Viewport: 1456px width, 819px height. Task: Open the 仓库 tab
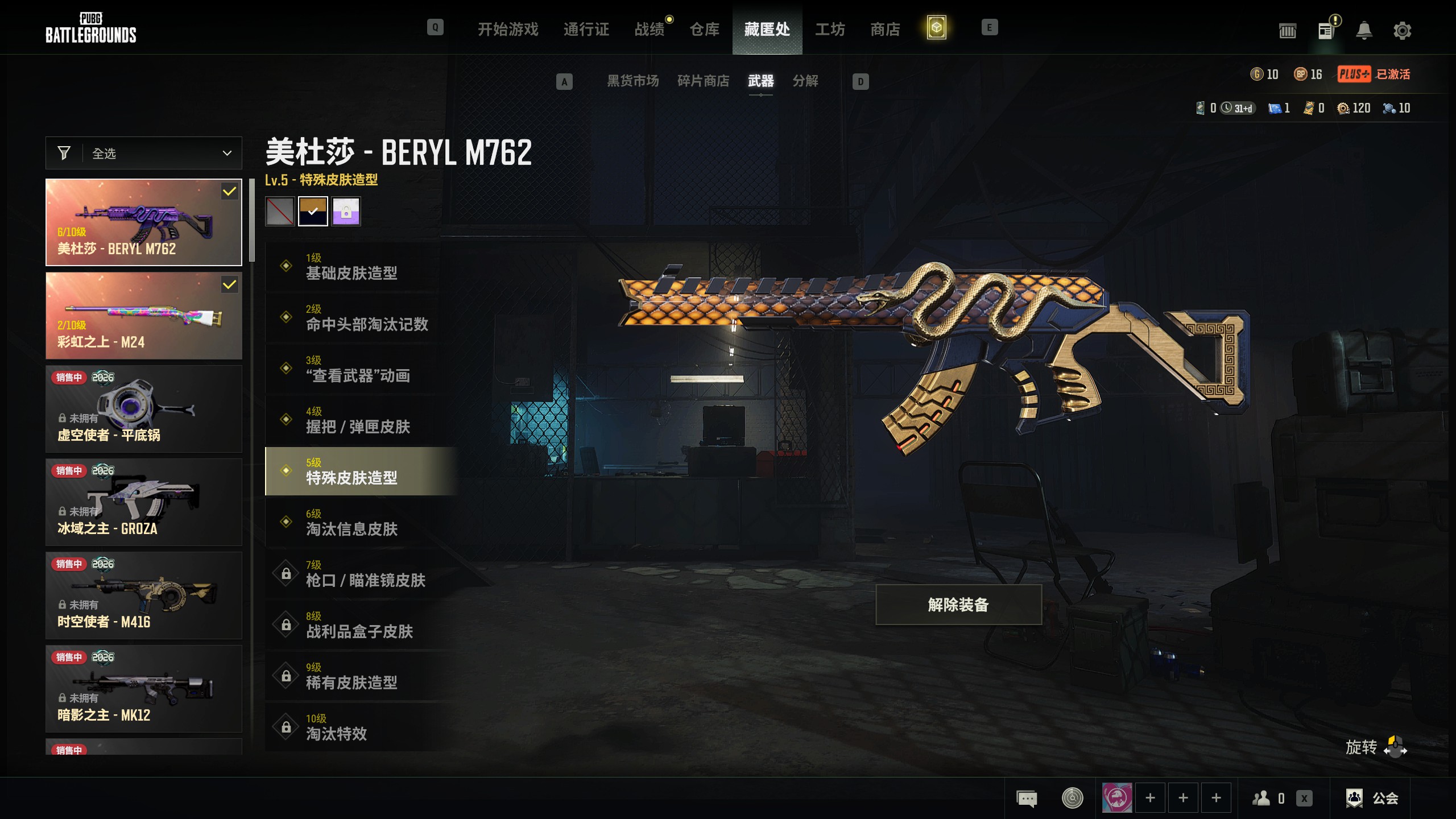[x=704, y=29]
